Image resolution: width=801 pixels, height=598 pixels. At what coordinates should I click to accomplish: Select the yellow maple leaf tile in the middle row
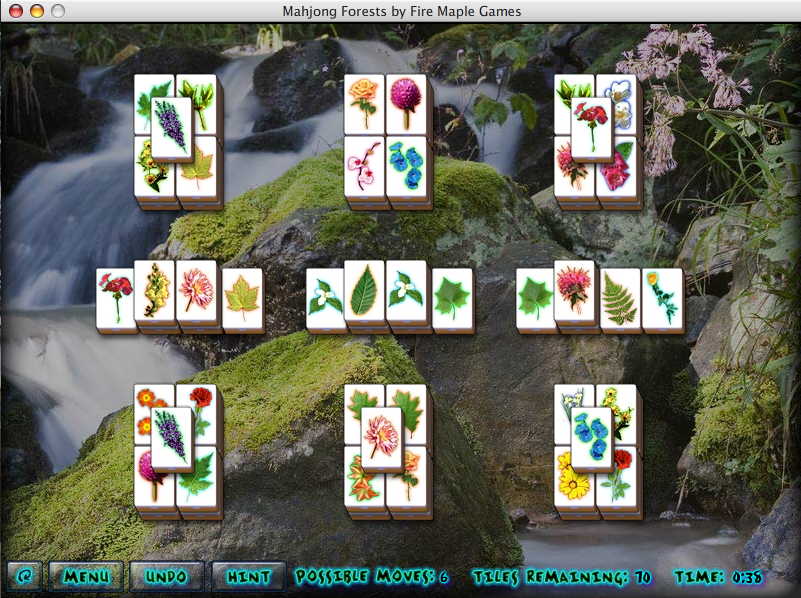242,298
